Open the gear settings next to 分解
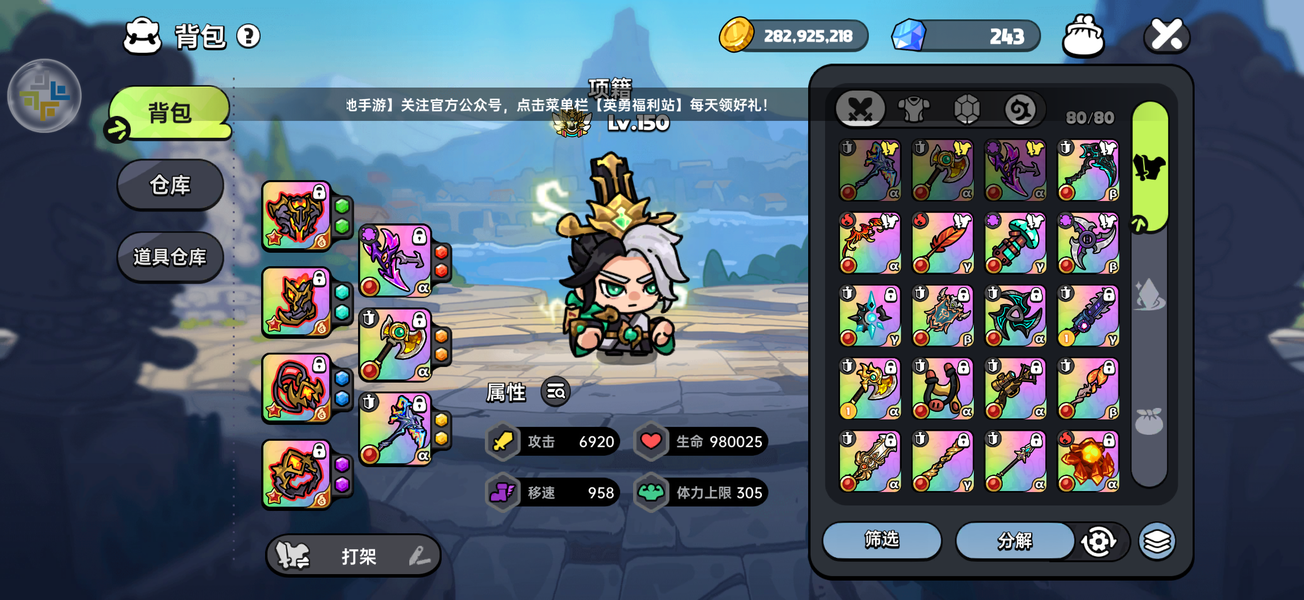1304x600 pixels. 1098,541
